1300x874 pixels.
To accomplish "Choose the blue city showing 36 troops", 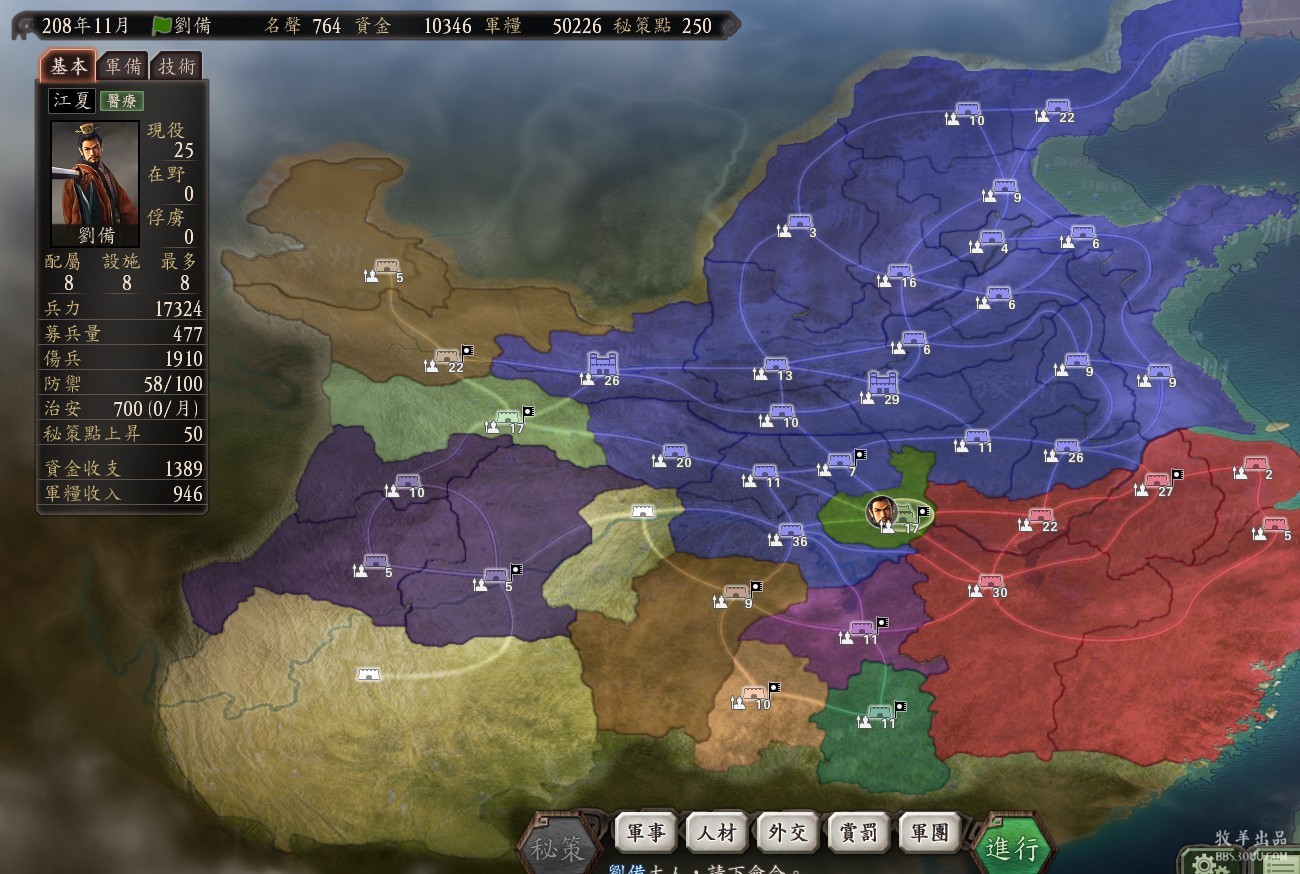I will click(x=790, y=533).
